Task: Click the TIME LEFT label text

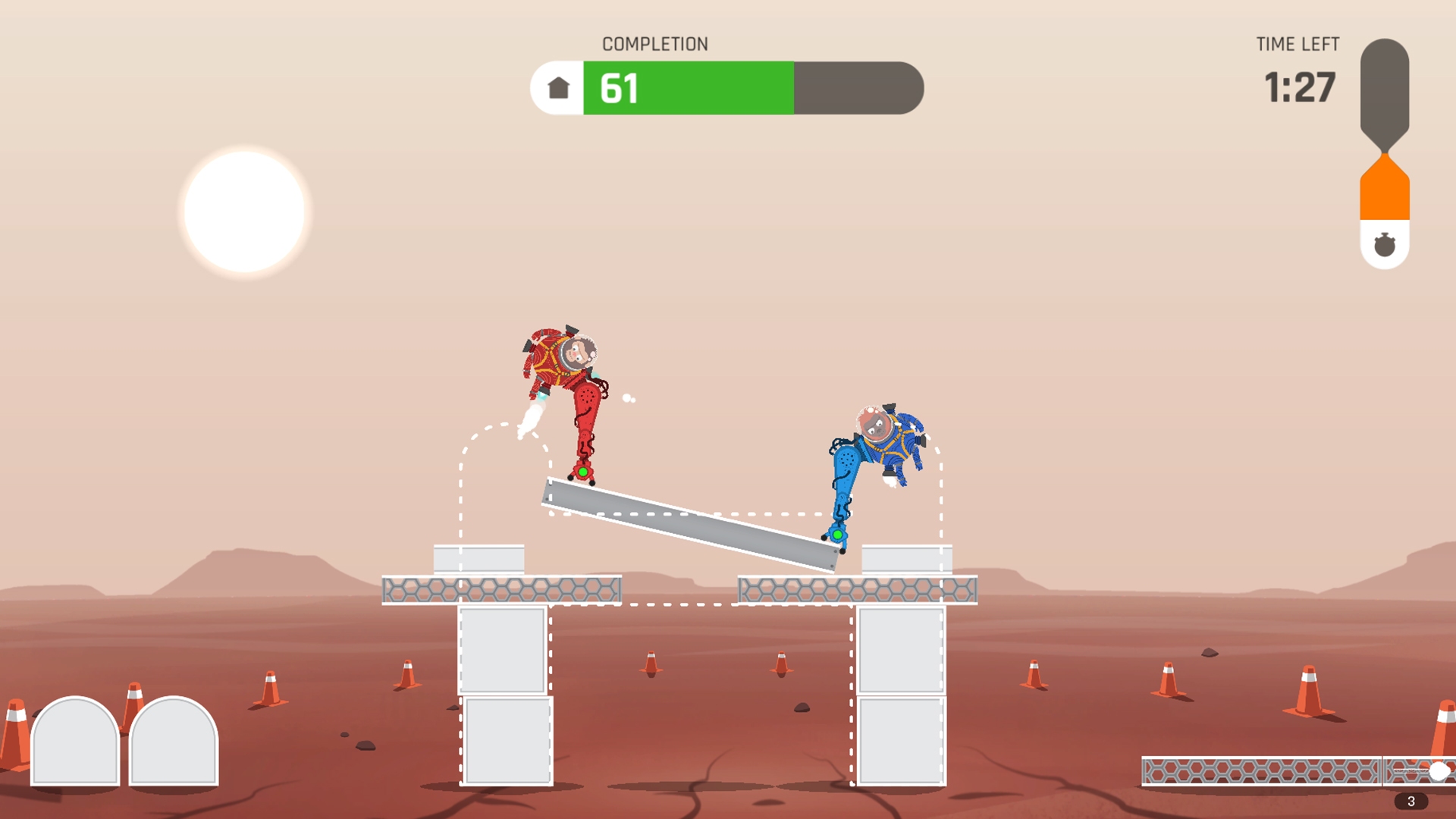Action: tap(1298, 44)
